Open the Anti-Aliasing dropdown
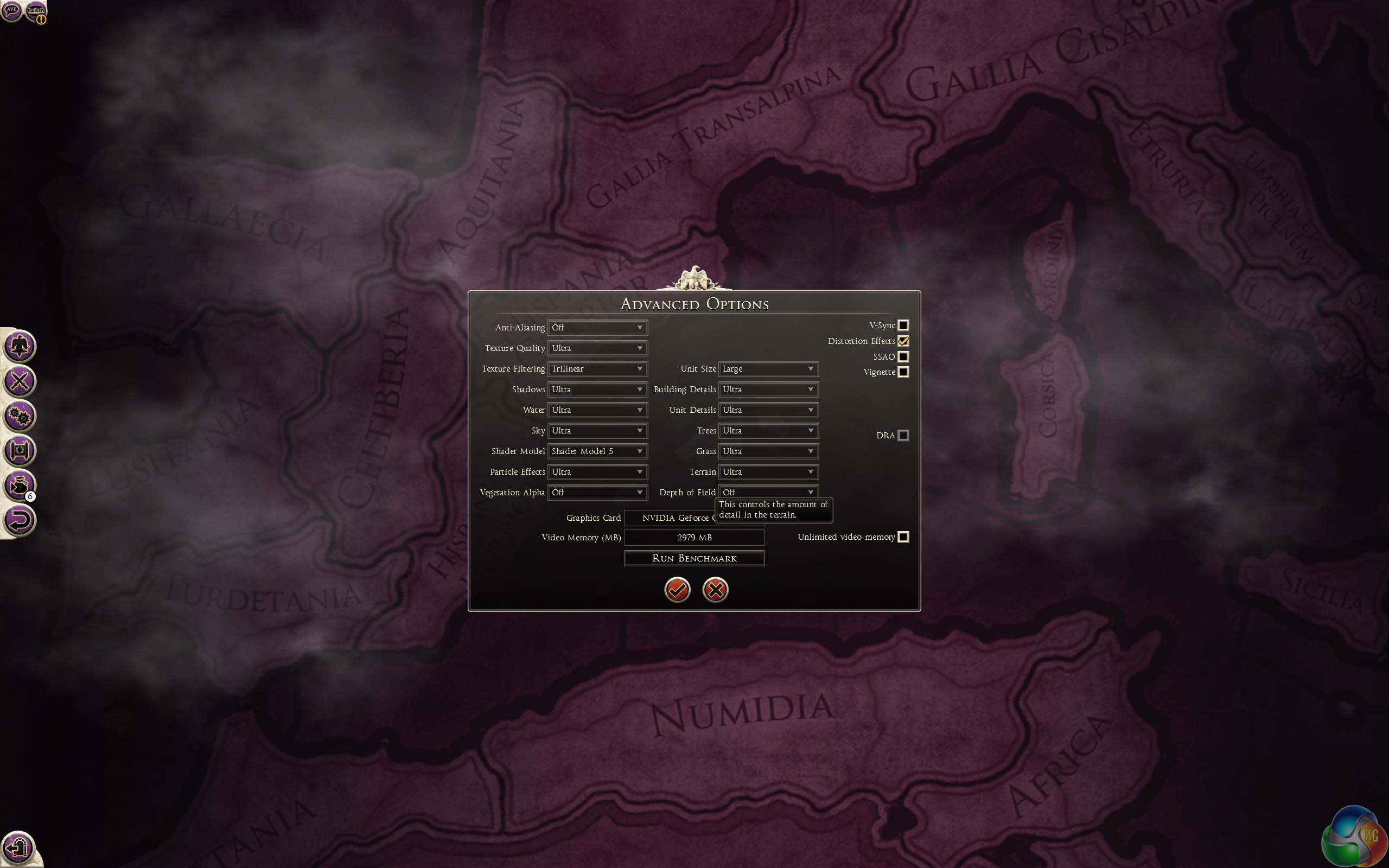This screenshot has width=1389, height=868. coord(597,327)
